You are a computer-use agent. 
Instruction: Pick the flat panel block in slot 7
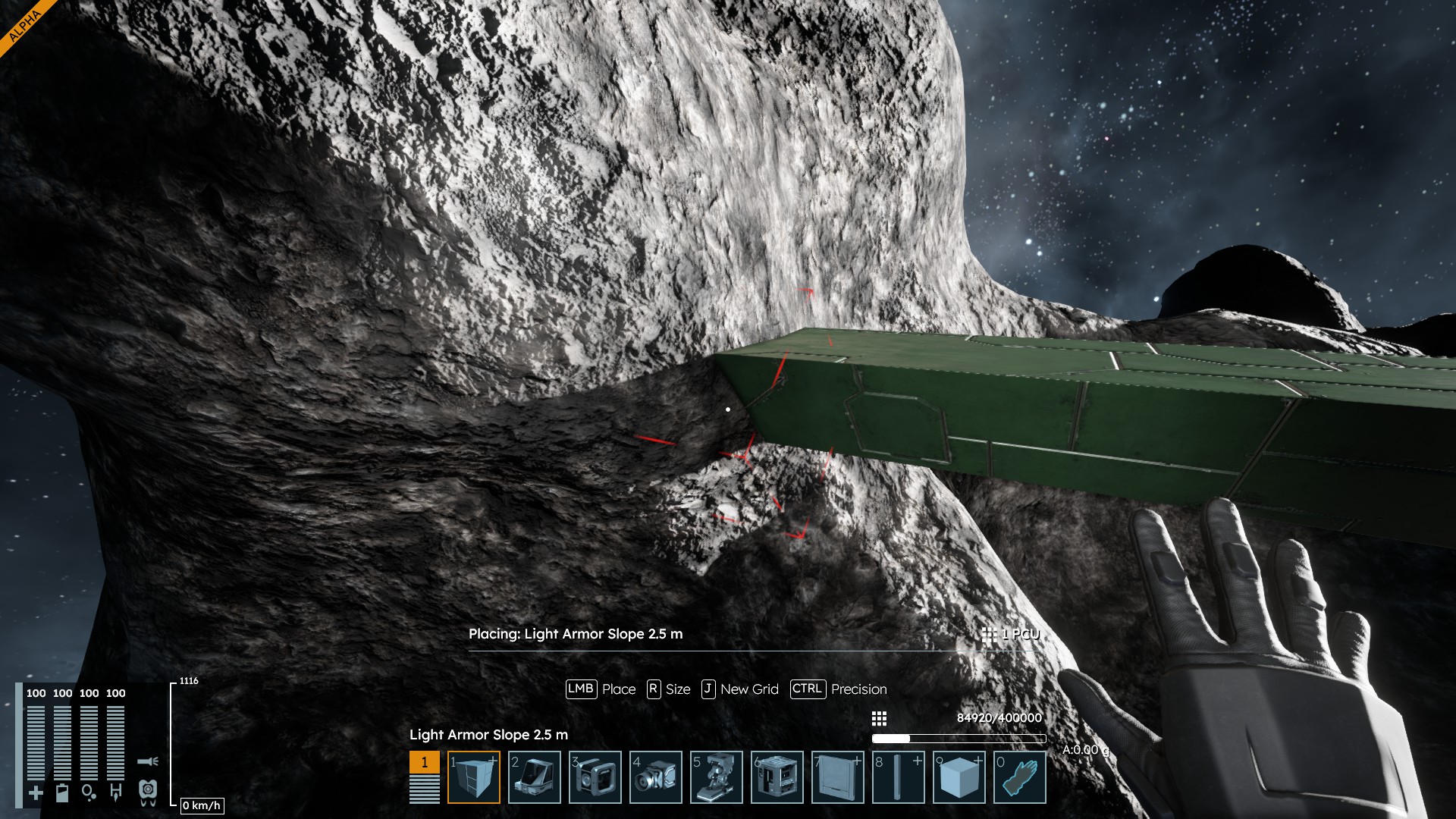pyautogui.click(x=838, y=777)
